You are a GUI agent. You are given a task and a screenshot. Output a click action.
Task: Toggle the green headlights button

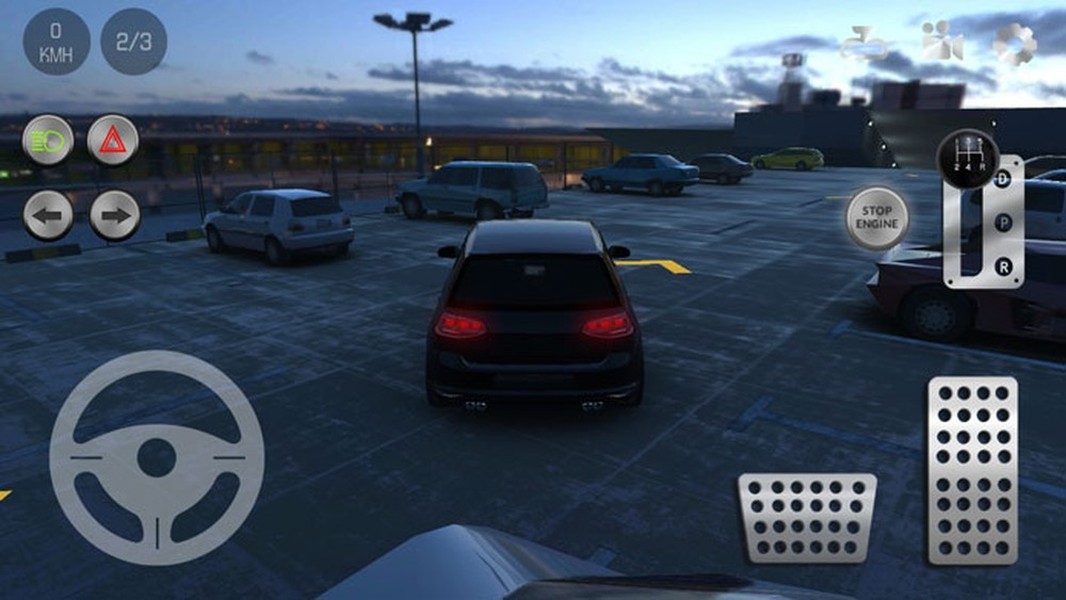[48, 140]
